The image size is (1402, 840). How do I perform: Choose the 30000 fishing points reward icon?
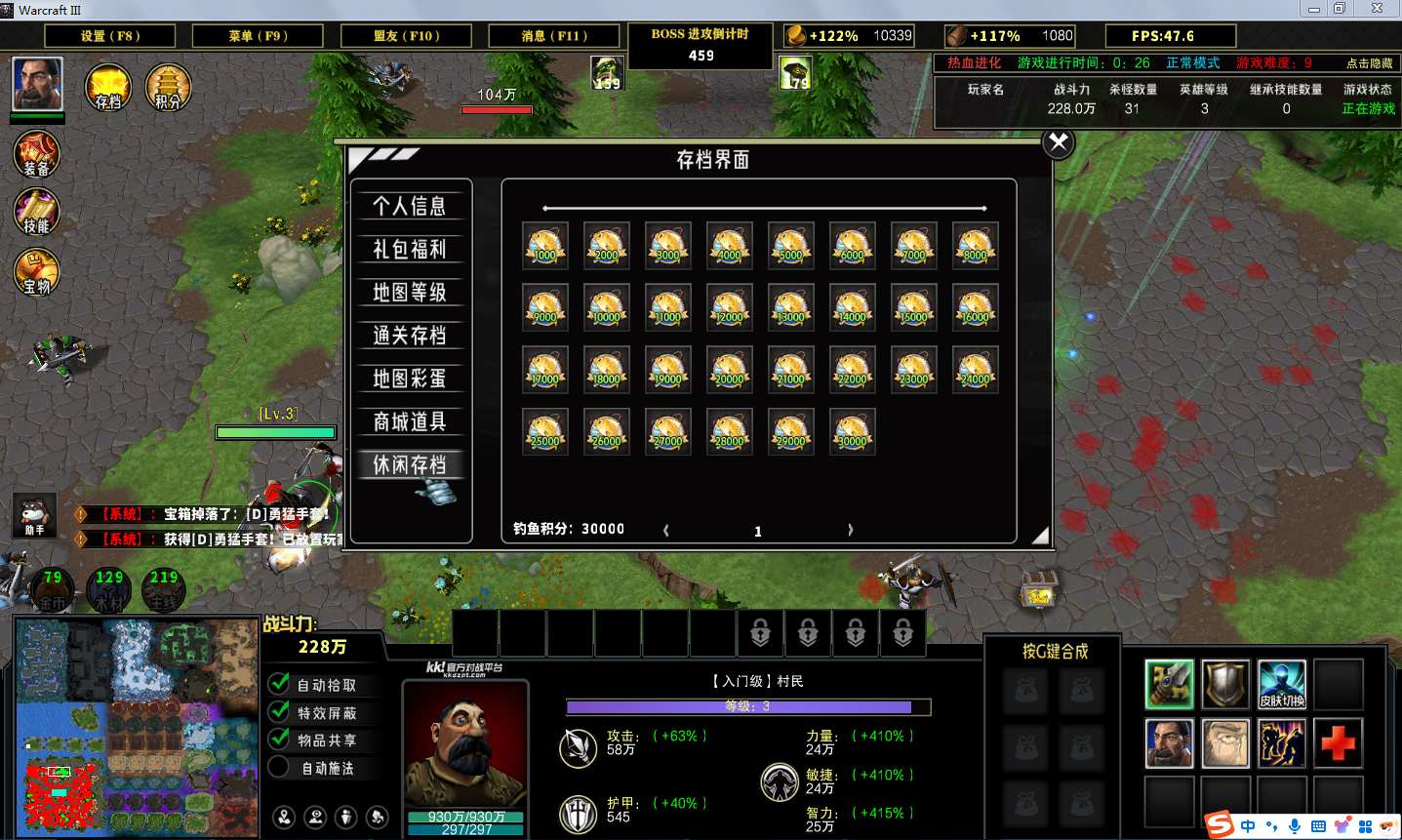tap(852, 432)
